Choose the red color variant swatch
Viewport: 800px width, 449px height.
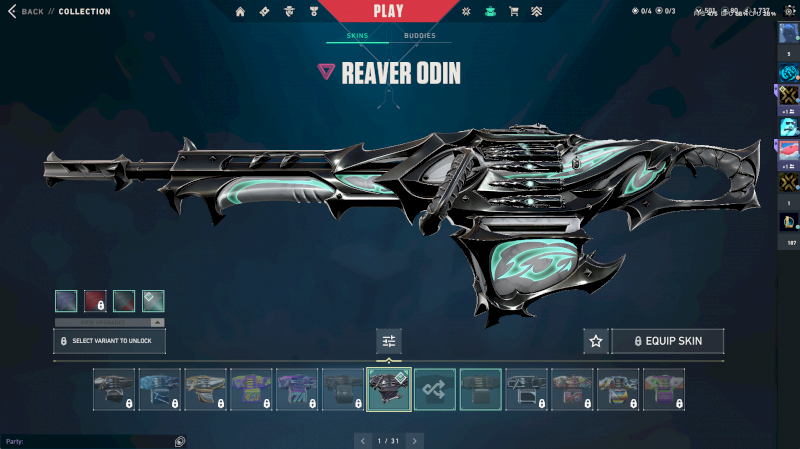click(x=95, y=300)
